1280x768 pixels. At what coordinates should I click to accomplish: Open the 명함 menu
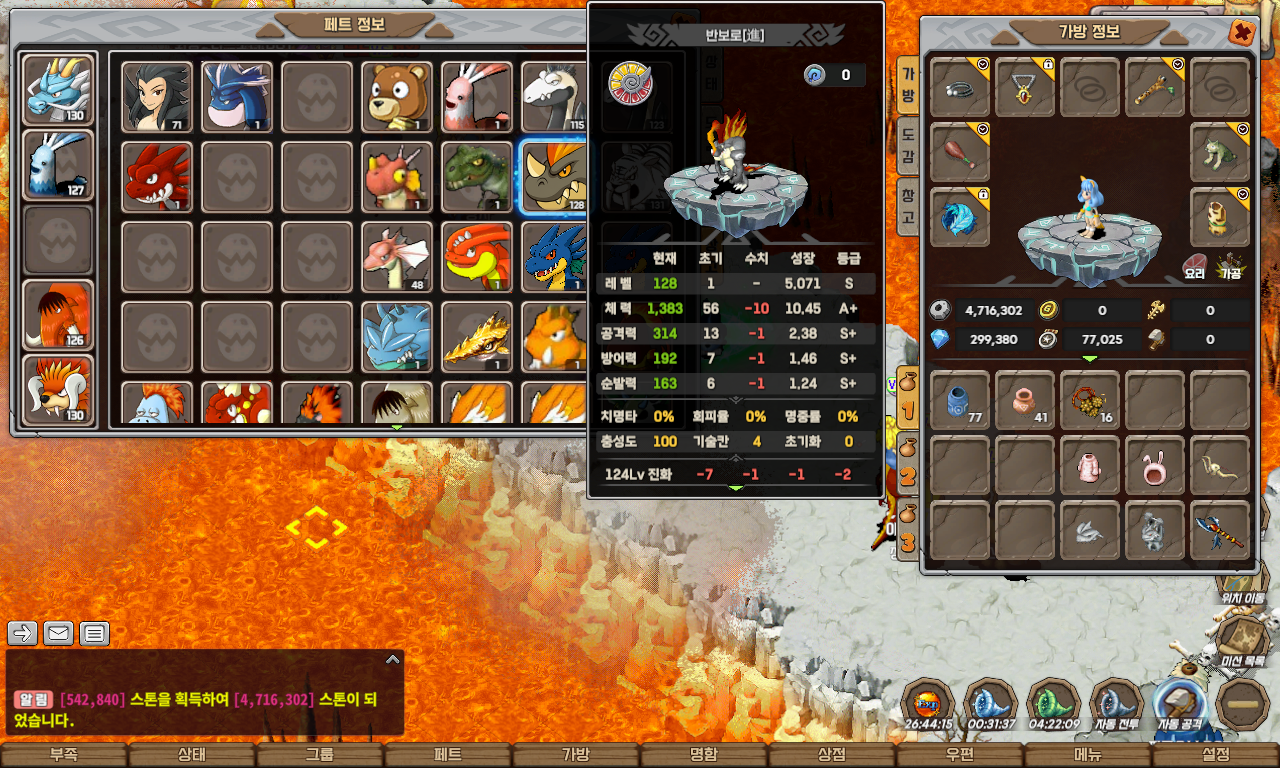[703, 755]
